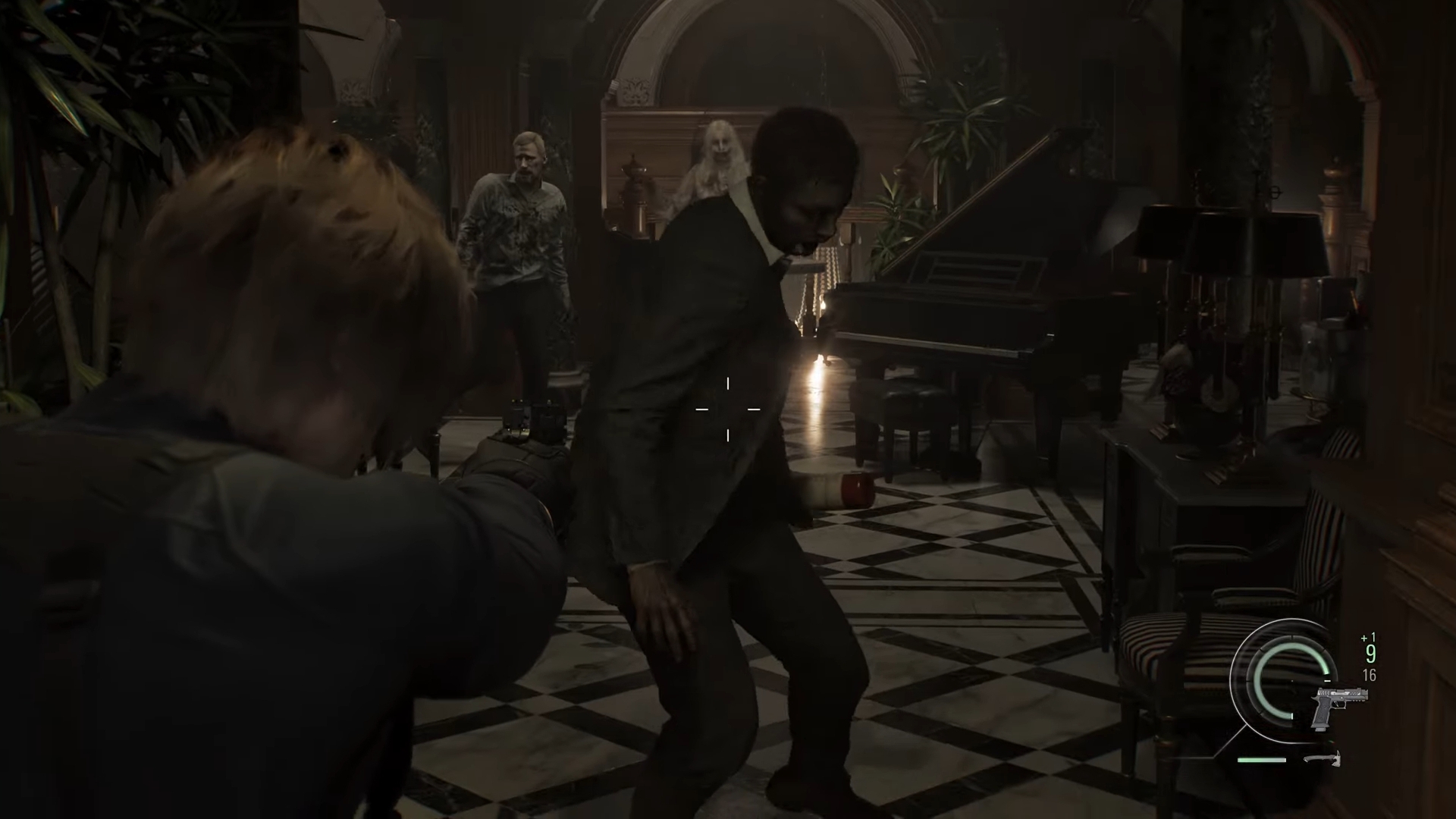Click the green knife durability bar
This screenshot has width=1456, height=819.
click(x=1261, y=760)
